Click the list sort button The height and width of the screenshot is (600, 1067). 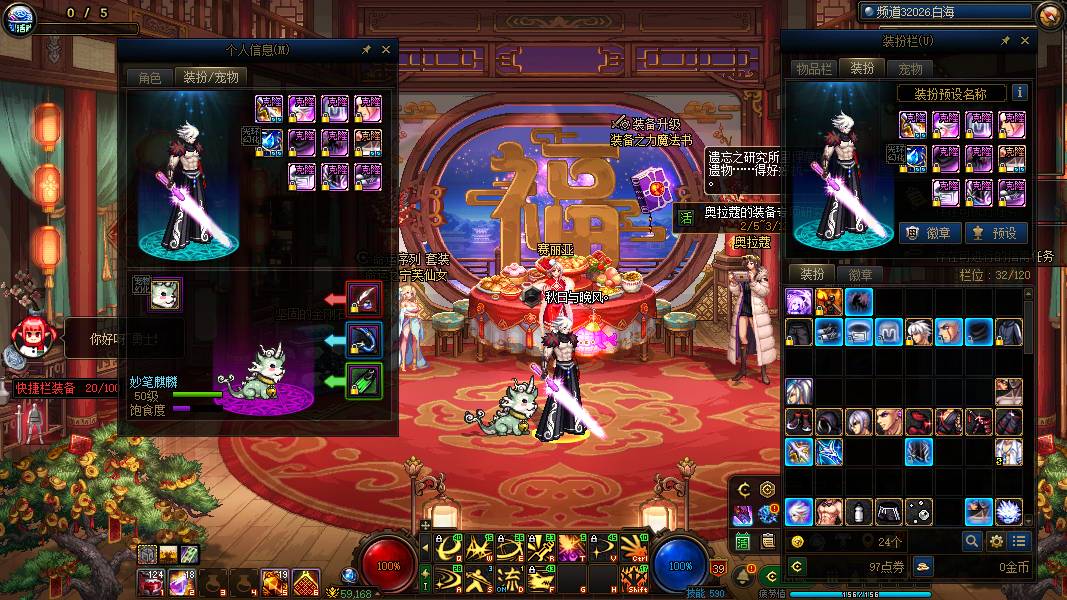click(x=1019, y=541)
